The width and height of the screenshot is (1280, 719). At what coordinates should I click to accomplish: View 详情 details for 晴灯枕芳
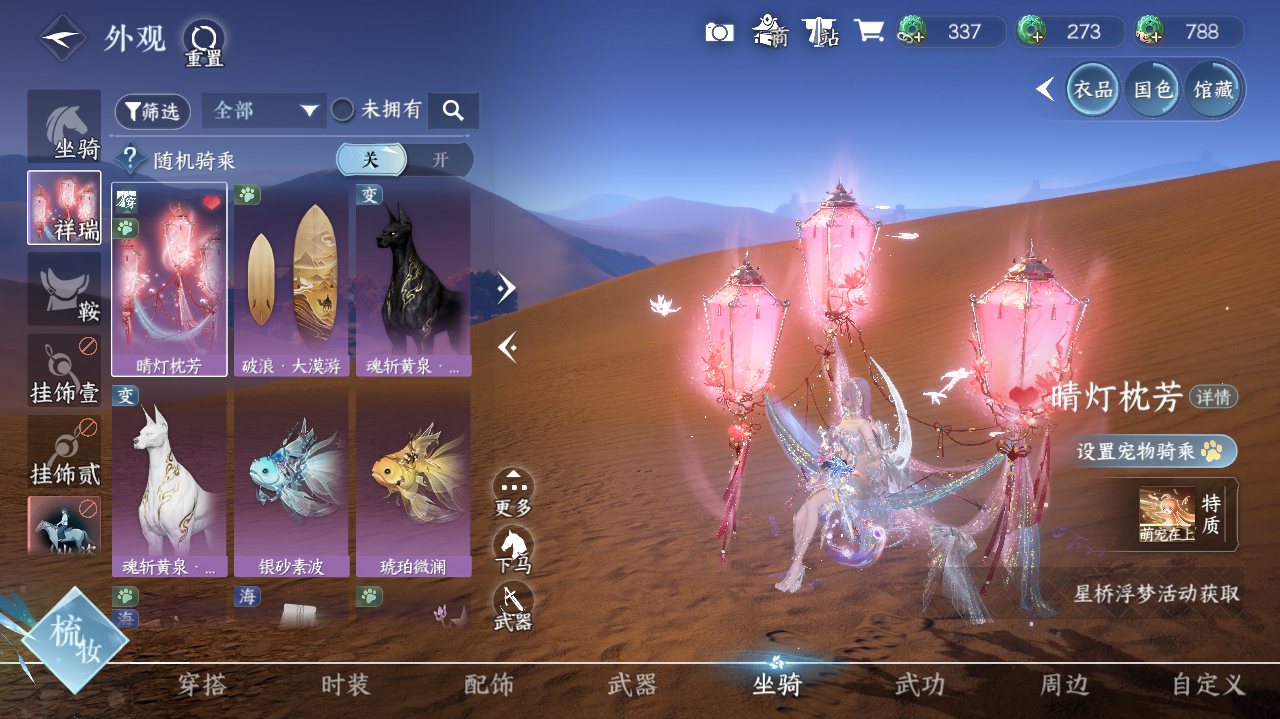(1213, 397)
